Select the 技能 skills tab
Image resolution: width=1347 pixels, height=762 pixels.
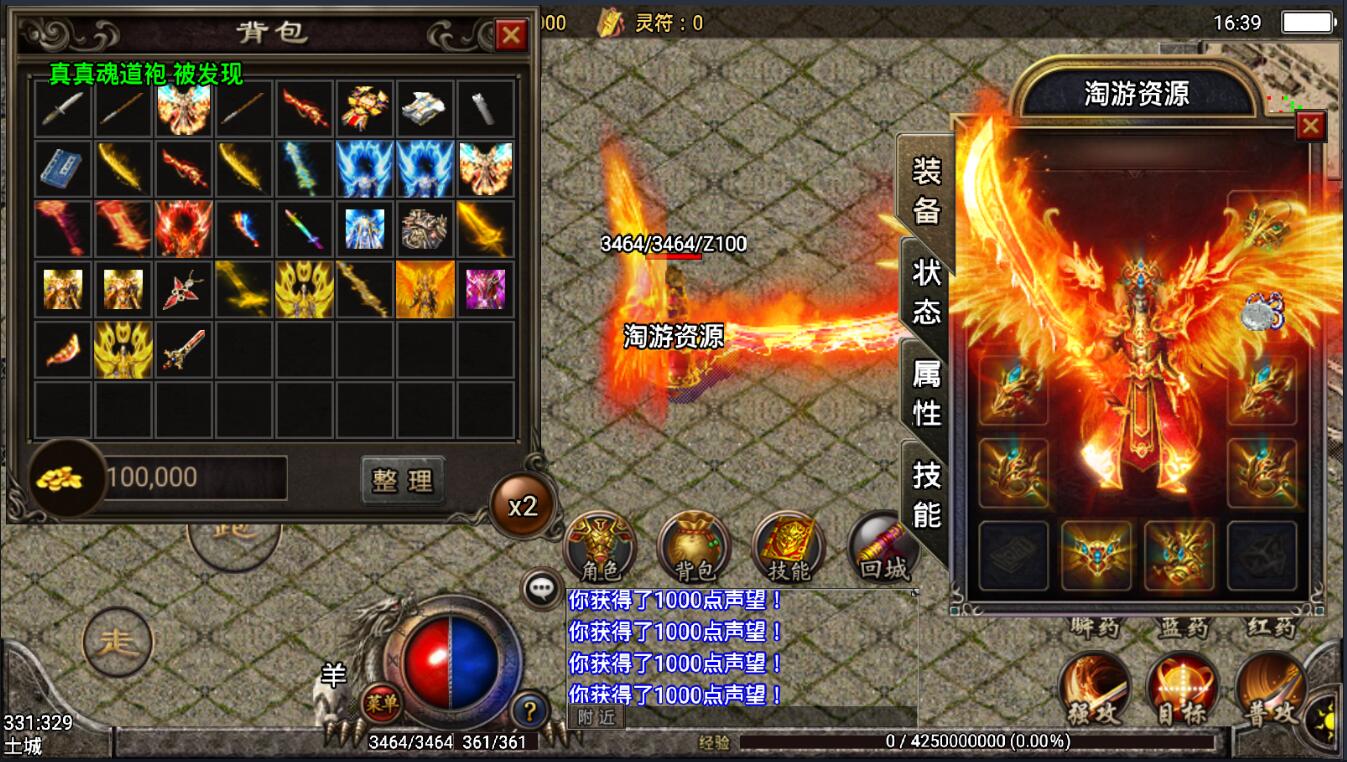click(x=926, y=493)
